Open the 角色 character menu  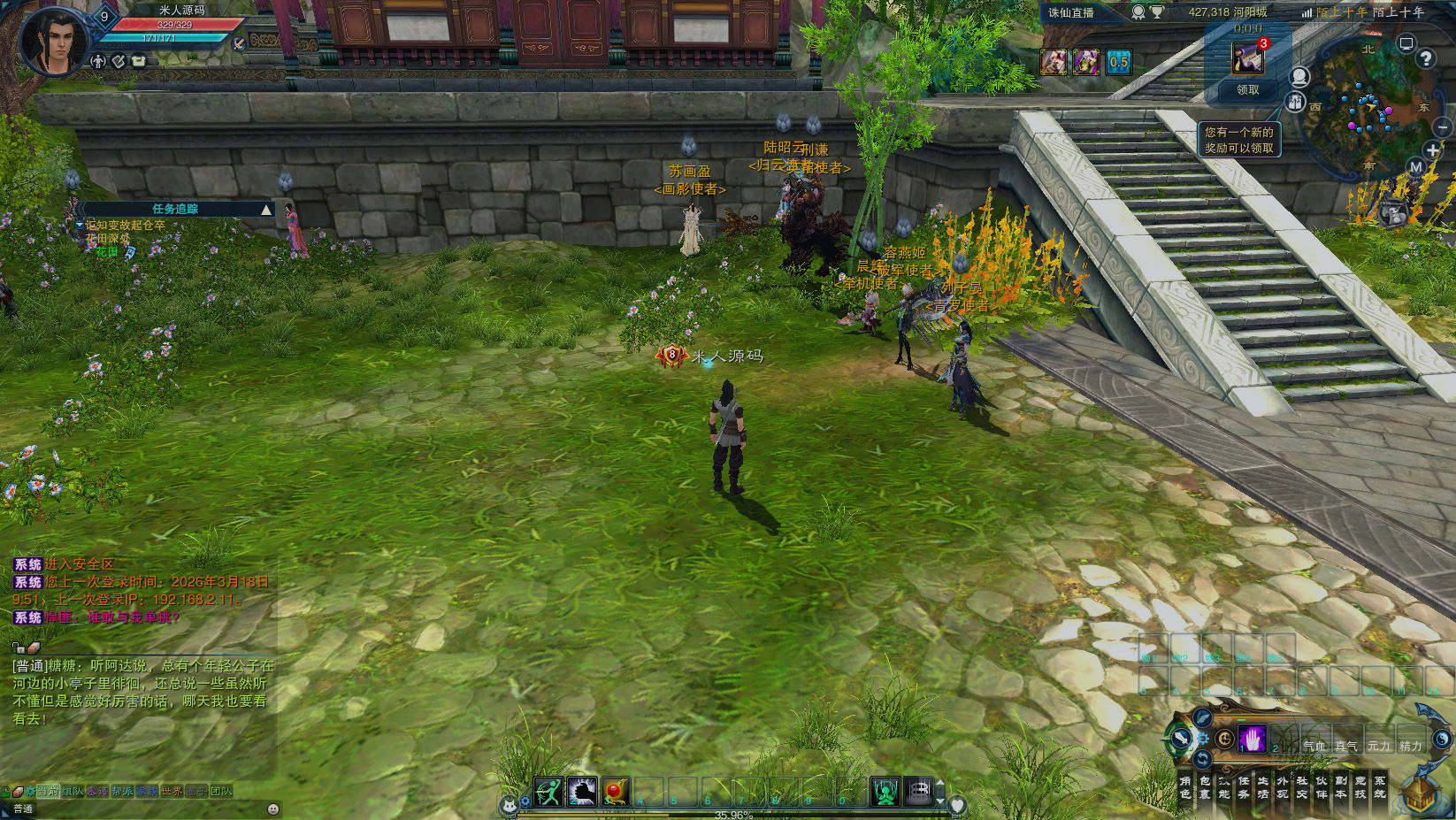[x=1185, y=787]
